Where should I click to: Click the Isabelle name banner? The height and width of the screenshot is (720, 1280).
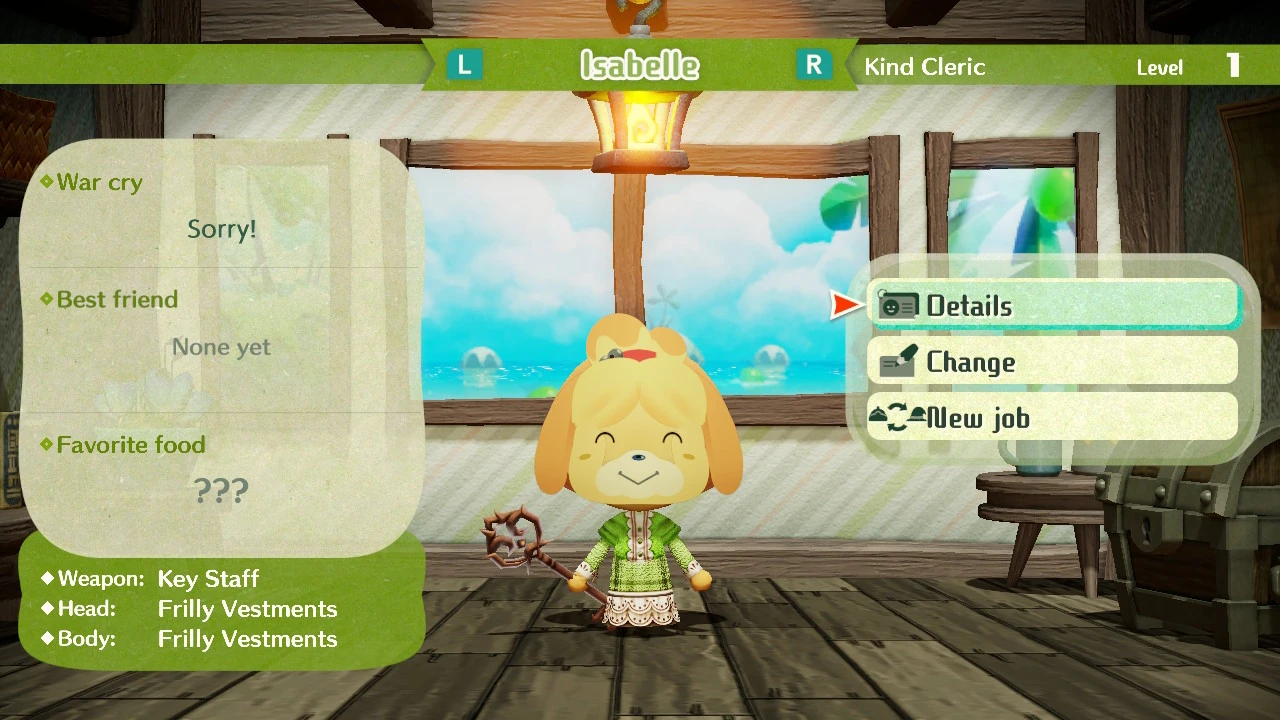tap(639, 64)
